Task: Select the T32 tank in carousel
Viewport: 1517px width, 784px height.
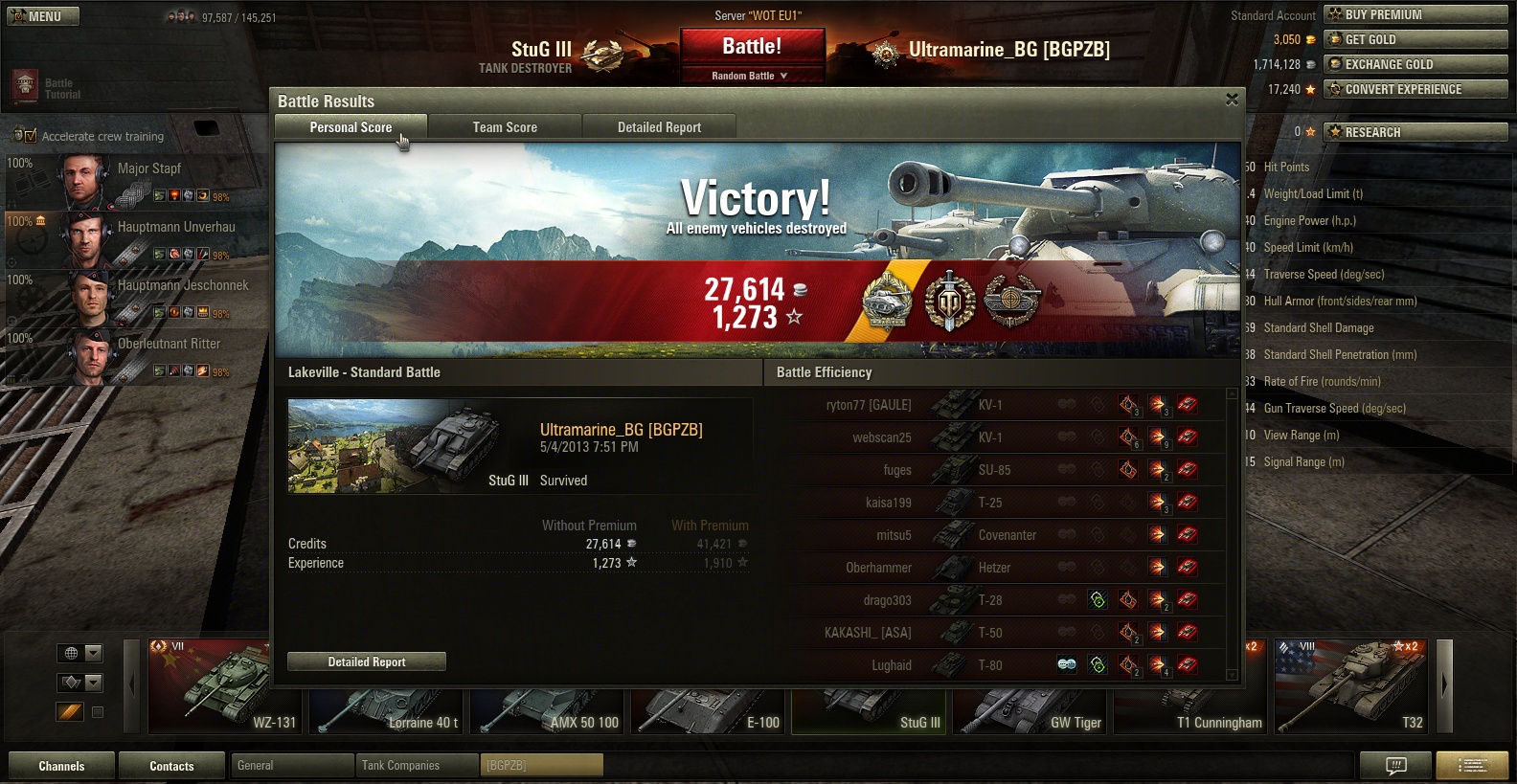Action: point(1351,687)
